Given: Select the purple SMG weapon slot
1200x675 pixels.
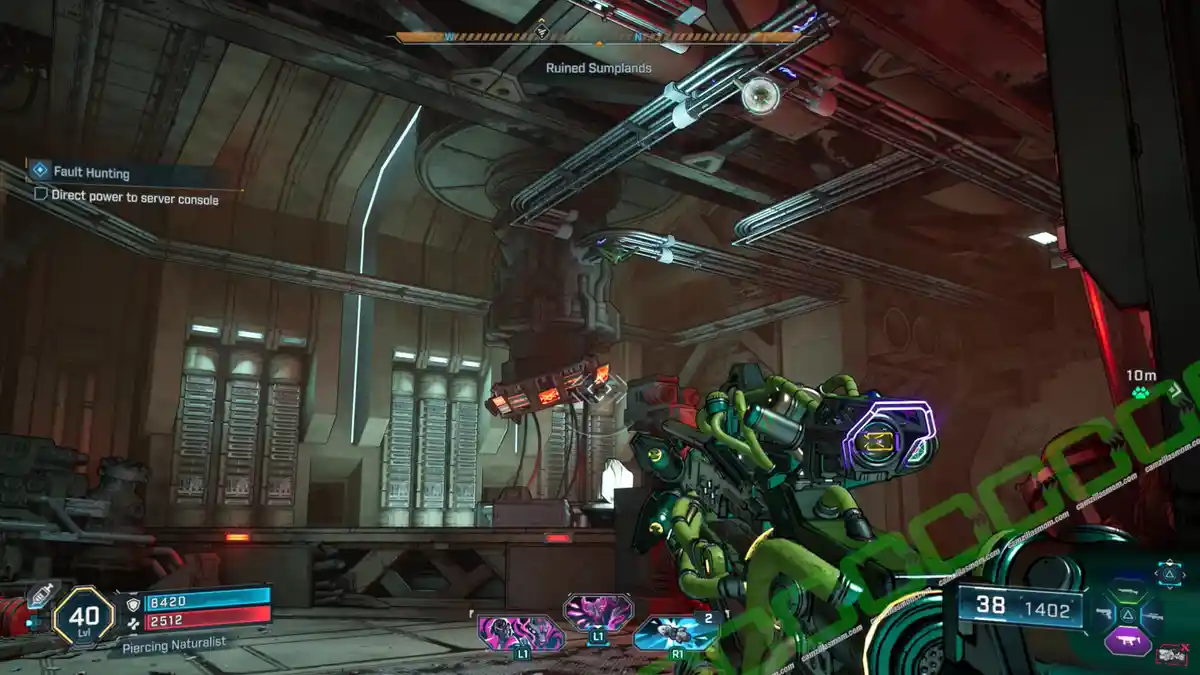Looking at the screenshot, I should point(1127,638).
